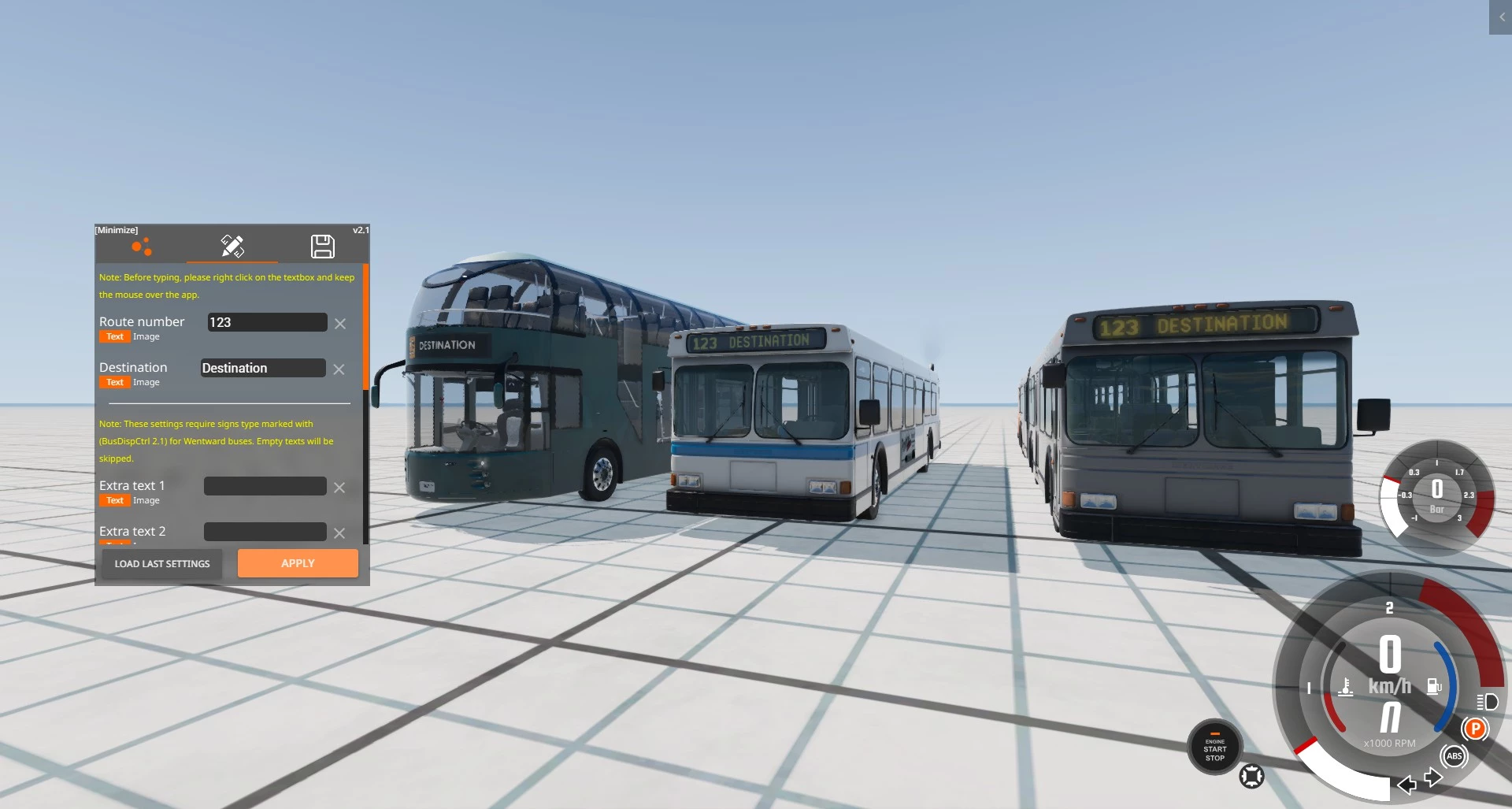1512x809 pixels.
Task: Collapse the app with [Minimize]
Action: 117,230
